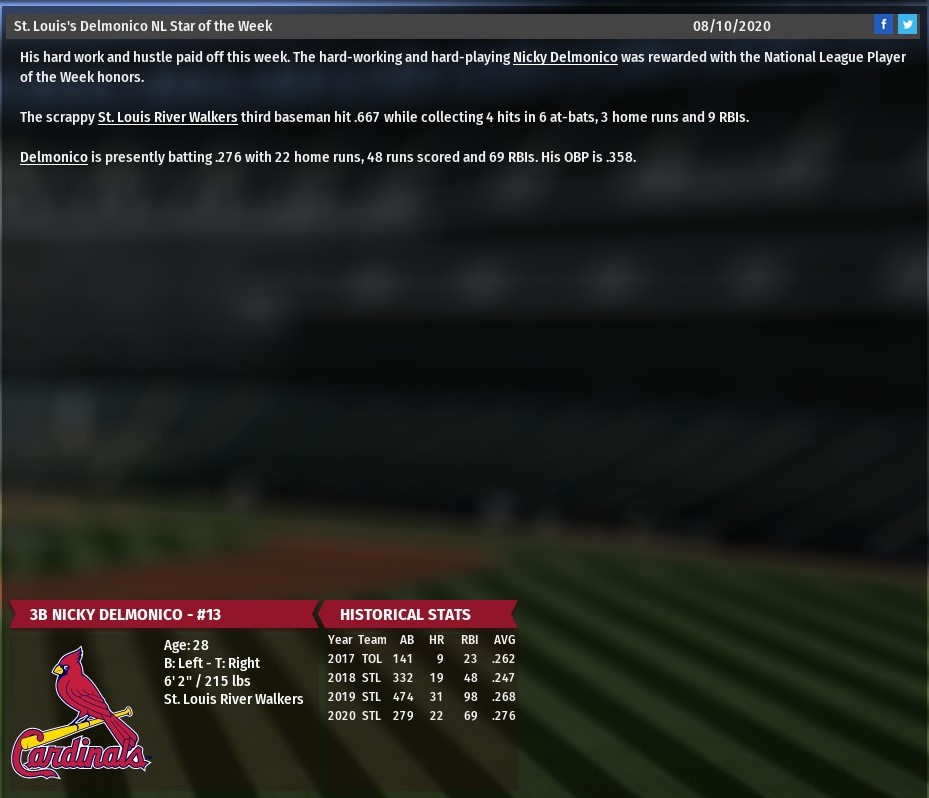
Task: Share the article on Twitter
Action: (x=907, y=25)
